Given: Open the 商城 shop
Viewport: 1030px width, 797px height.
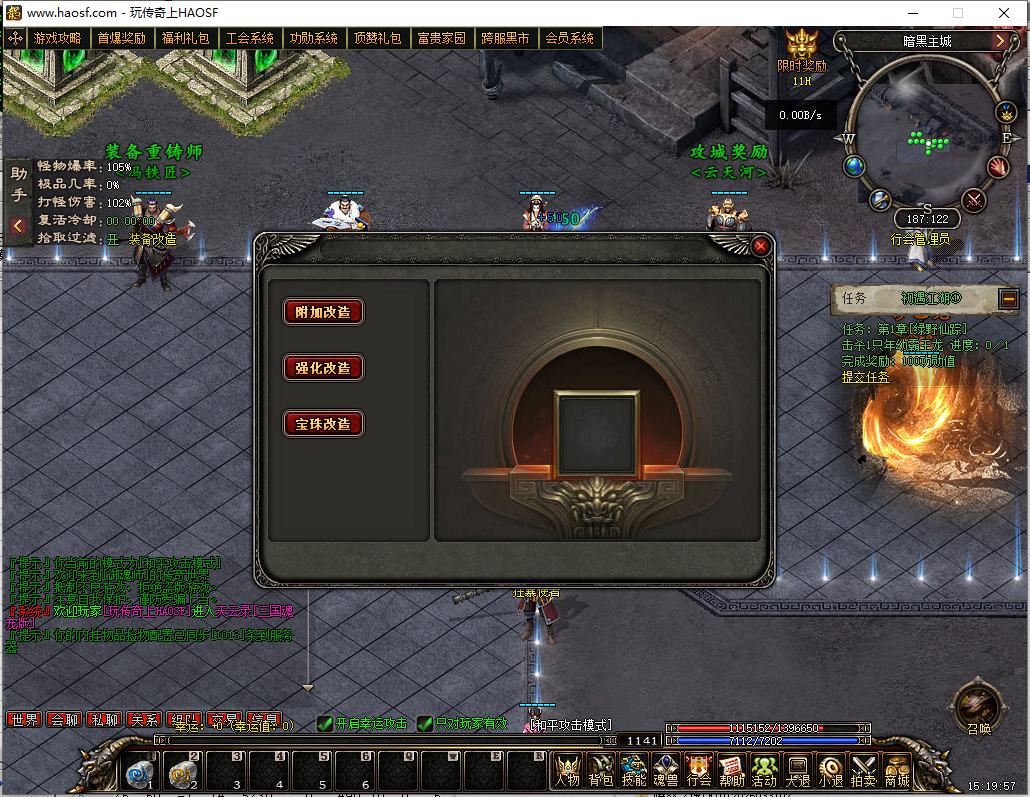Looking at the screenshot, I should tap(896, 770).
